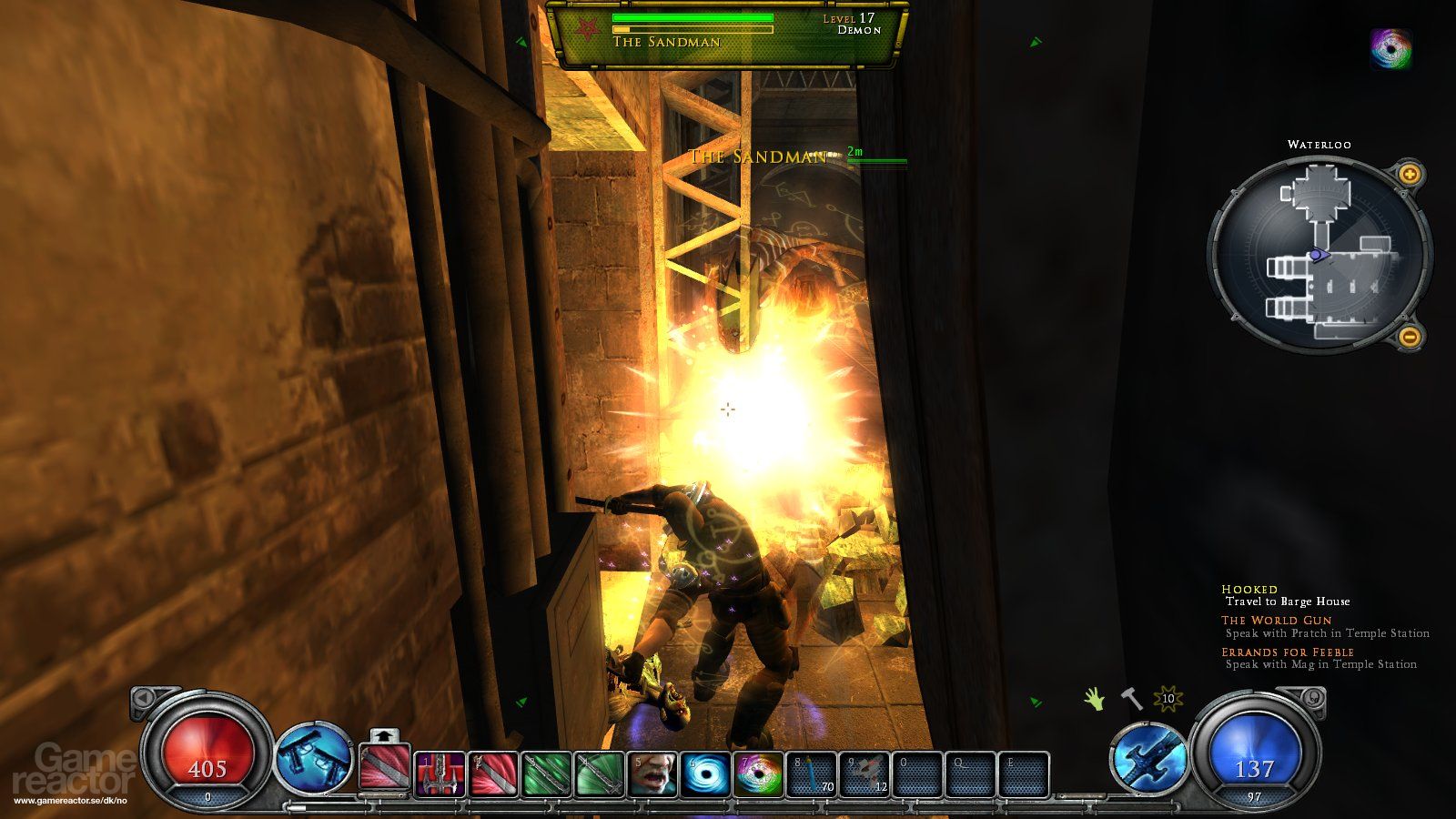Click the Hooked quest title

(1250, 589)
